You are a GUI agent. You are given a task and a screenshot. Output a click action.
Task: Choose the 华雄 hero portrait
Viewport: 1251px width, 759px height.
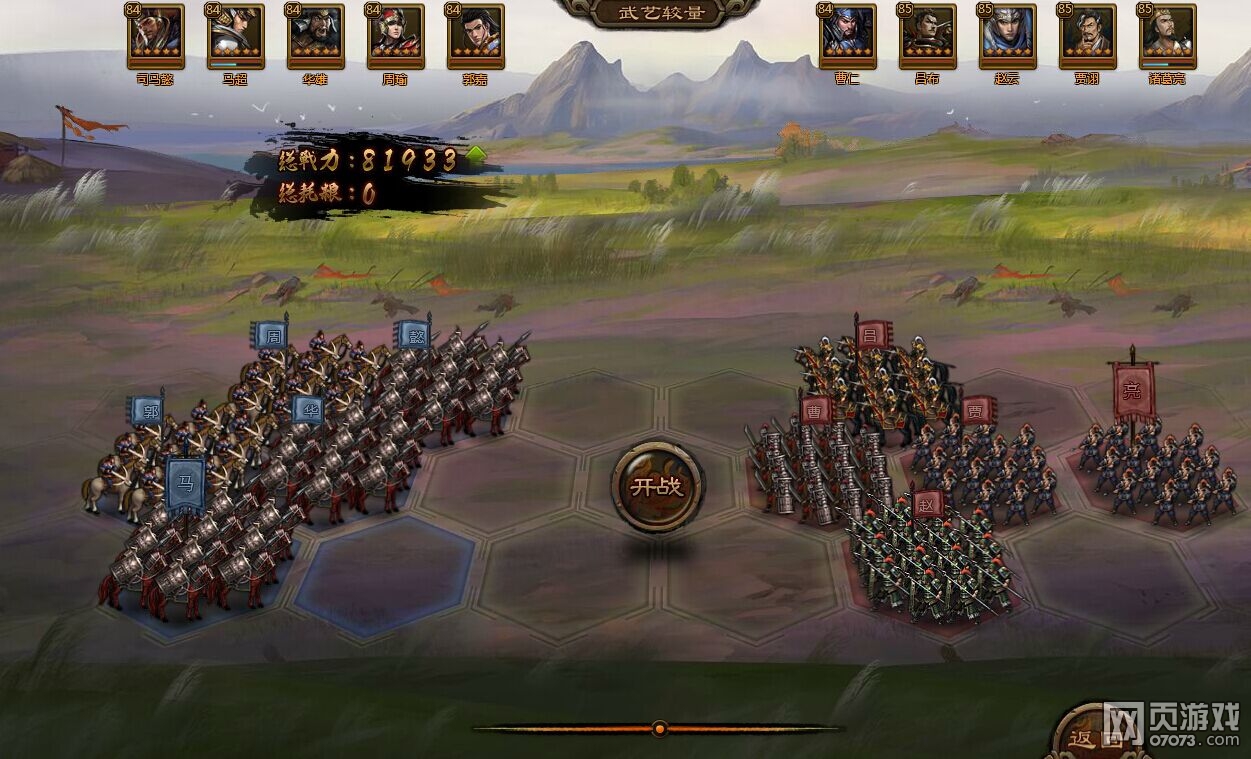315,36
